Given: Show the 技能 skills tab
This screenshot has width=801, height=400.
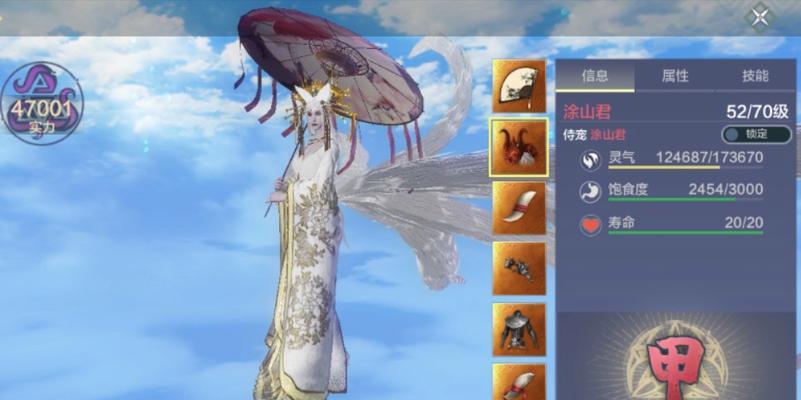Looking at the screenshot, I should [756, 76].
